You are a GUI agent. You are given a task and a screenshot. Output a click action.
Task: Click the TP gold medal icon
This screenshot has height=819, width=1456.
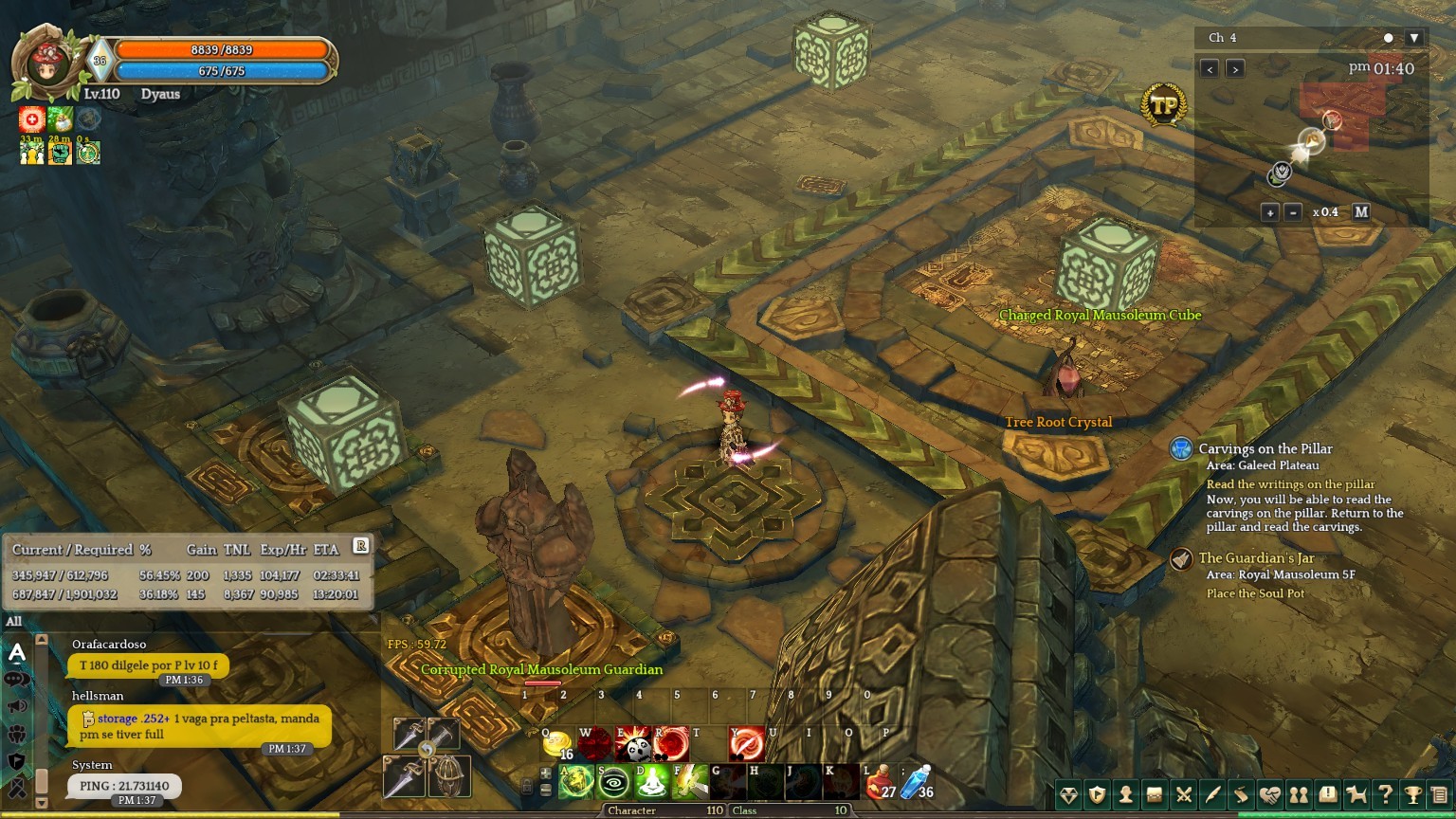point(1164,106)
